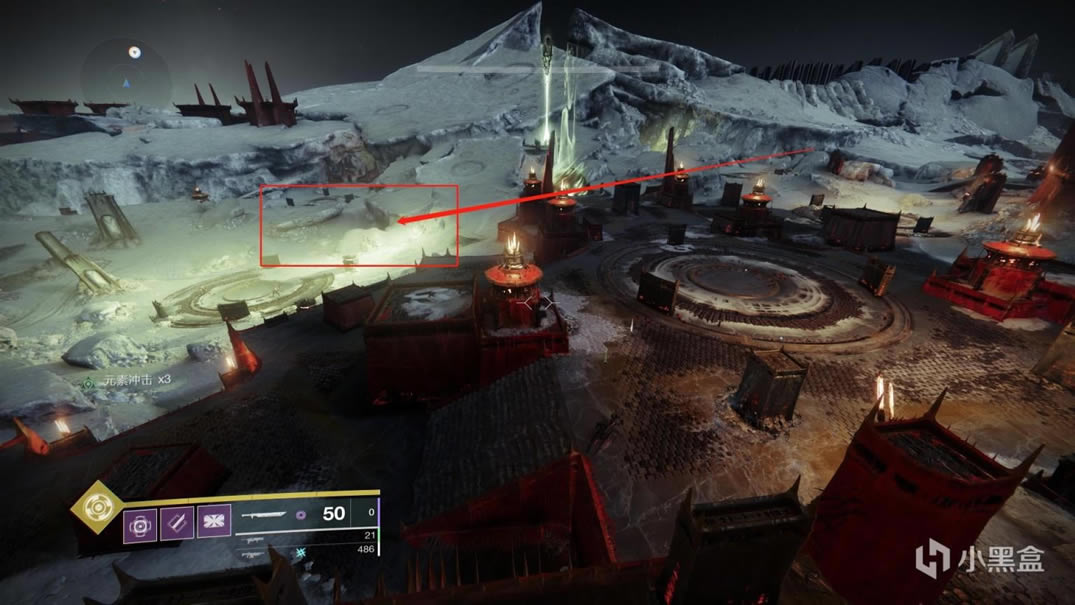Select the grenade ability icon
The width and height of the screenshot is (1075, 605).
[139, 523]
